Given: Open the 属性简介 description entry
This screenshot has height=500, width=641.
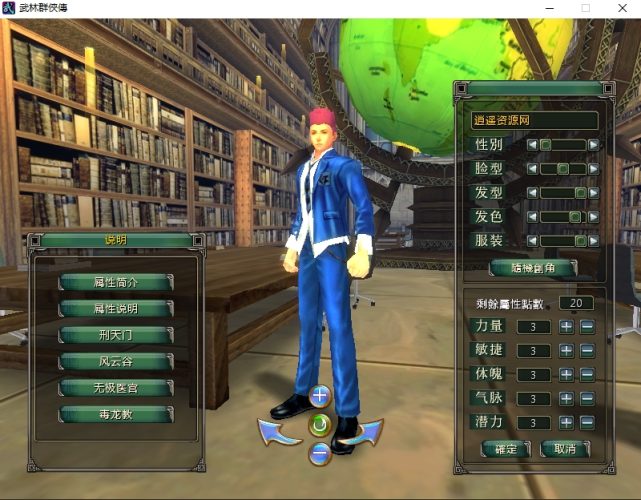Looking at the screenshot, I should coord(116,283).
